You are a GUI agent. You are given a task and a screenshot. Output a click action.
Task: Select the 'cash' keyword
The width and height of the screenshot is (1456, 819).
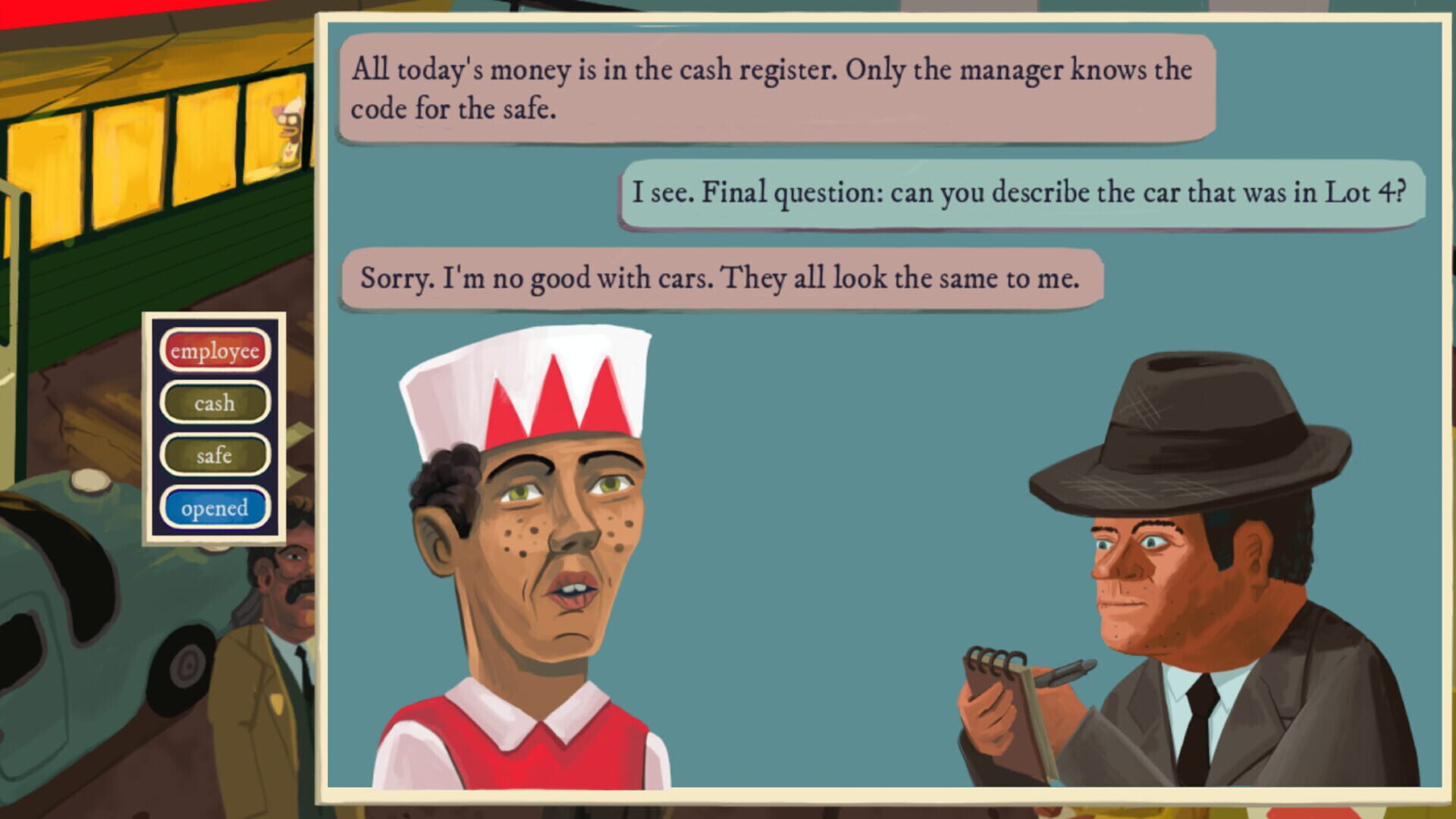point(215,403)
